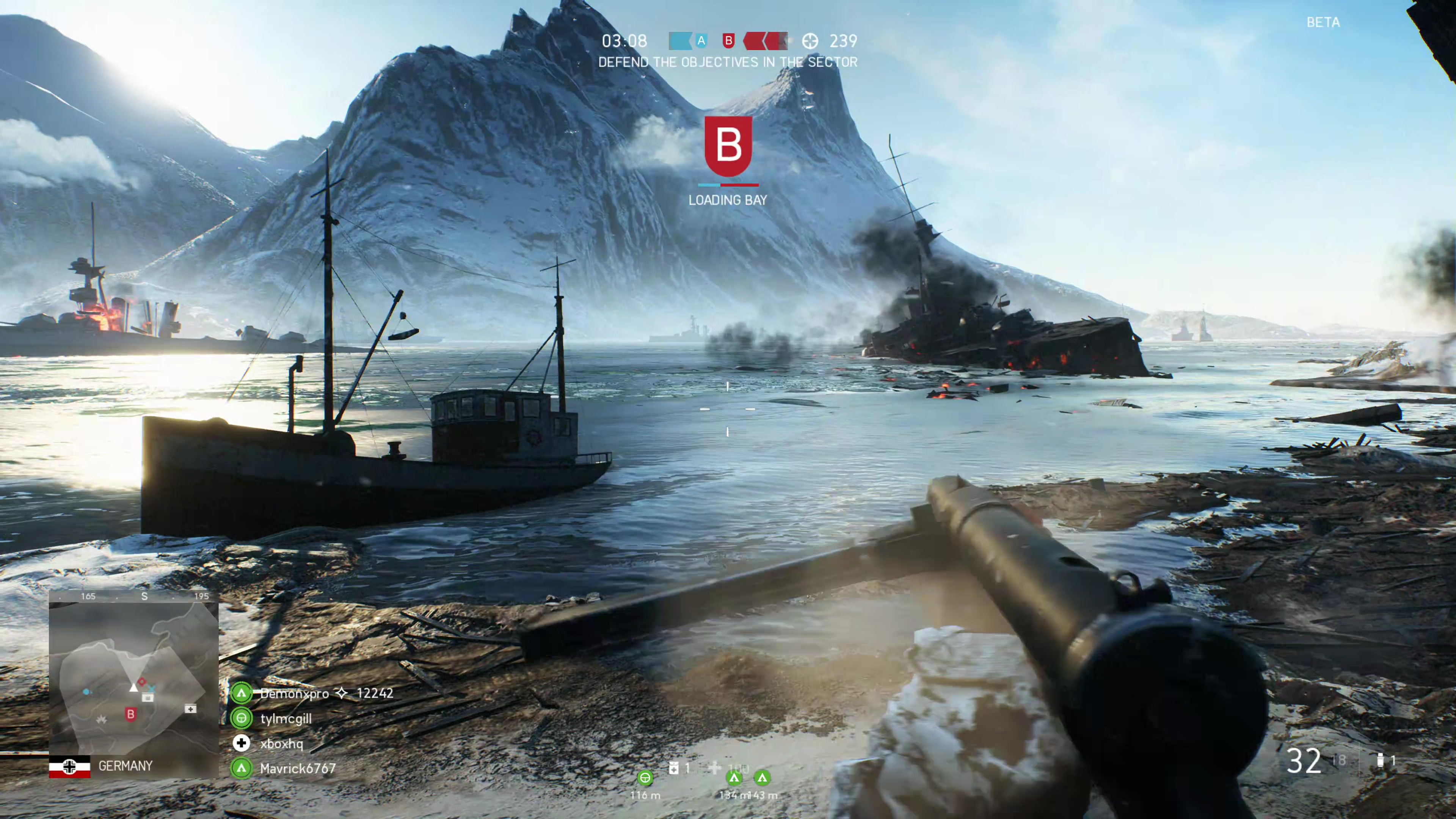1456x819 pixels.
Task: Click the Germany team flag
Action: (x=69, y=766)
